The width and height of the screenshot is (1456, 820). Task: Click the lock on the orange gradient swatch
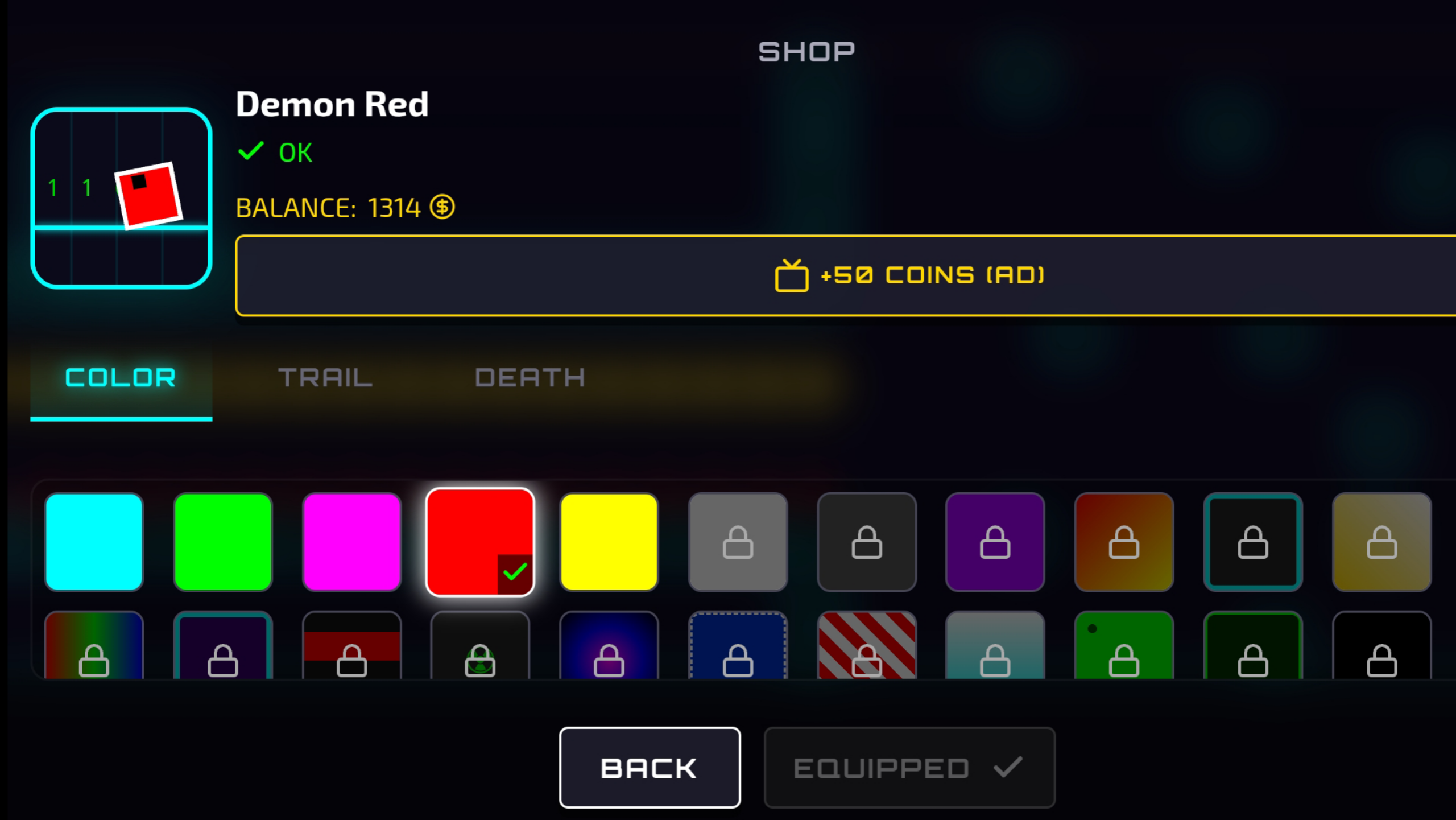(x=1124, y=541)
